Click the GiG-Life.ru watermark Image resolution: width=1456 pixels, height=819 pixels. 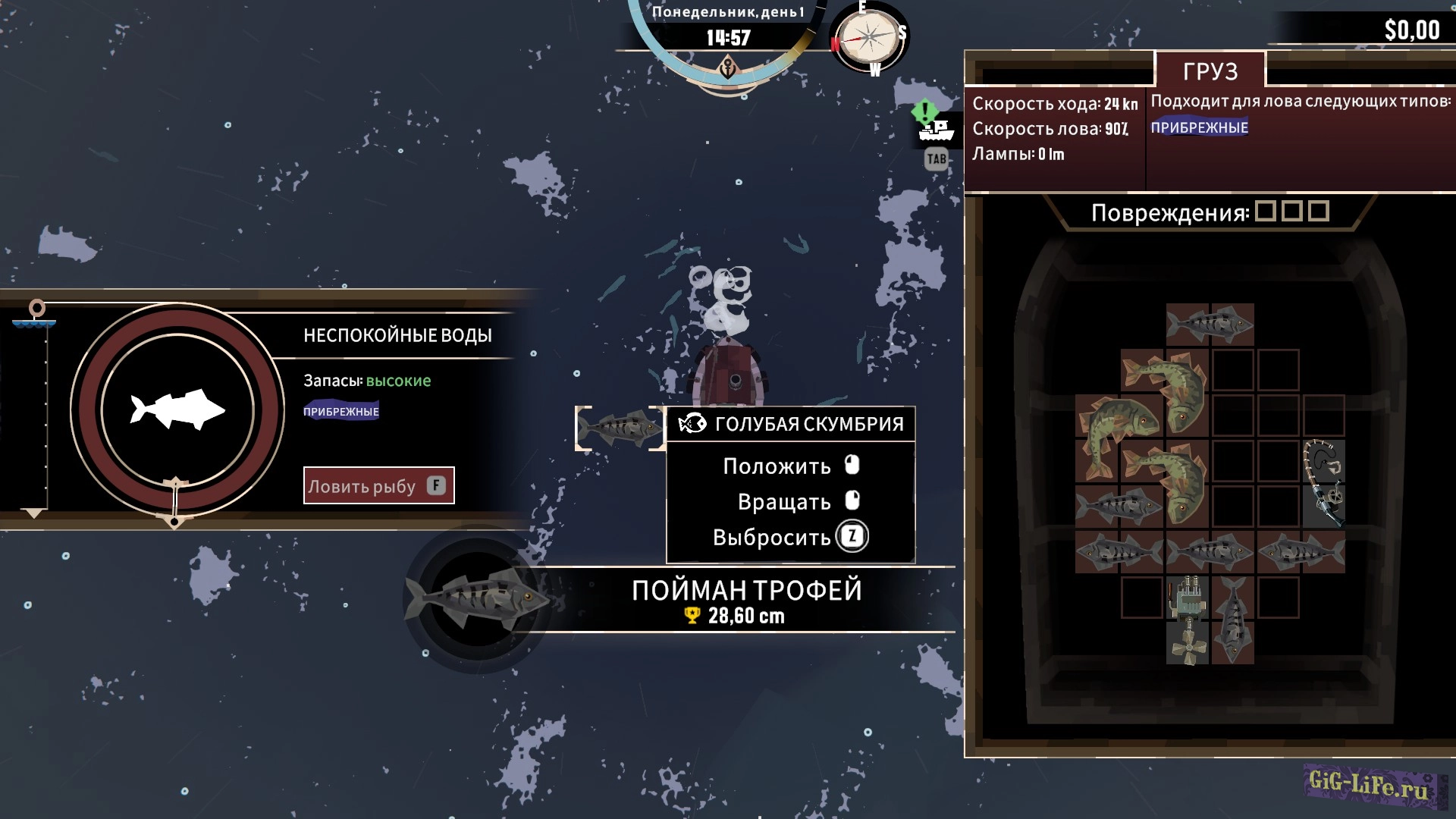(1370, 785)
